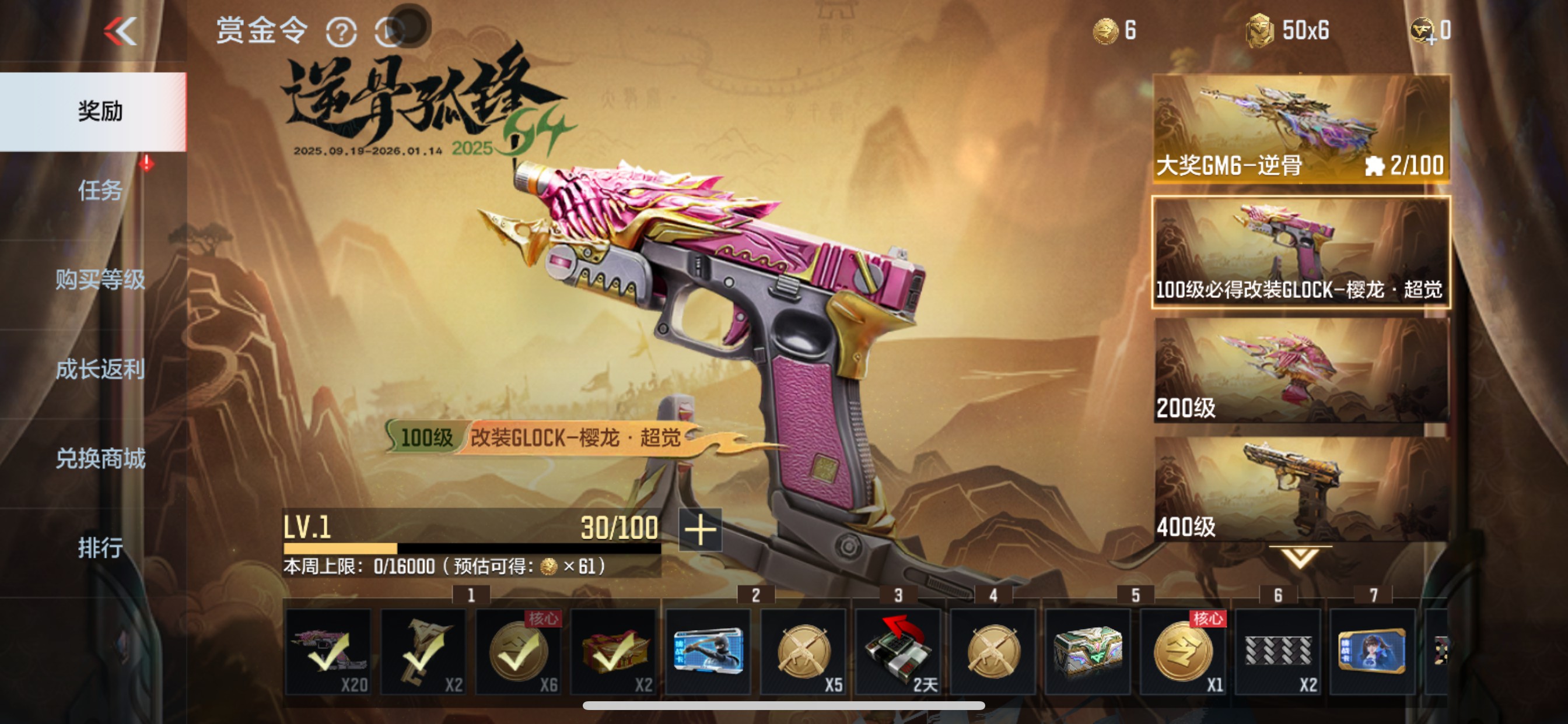Open the 2天 timed reward item at level 3

click(x=897, y=653)
